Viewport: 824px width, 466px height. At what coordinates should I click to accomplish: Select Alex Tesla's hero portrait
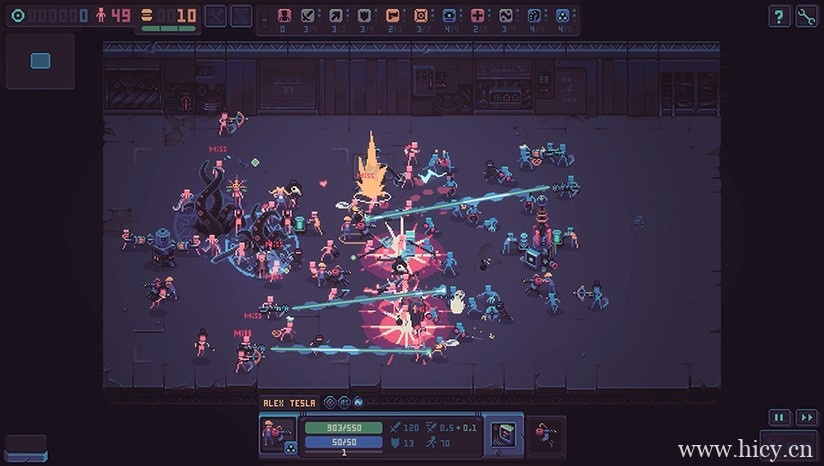point(277,434)
